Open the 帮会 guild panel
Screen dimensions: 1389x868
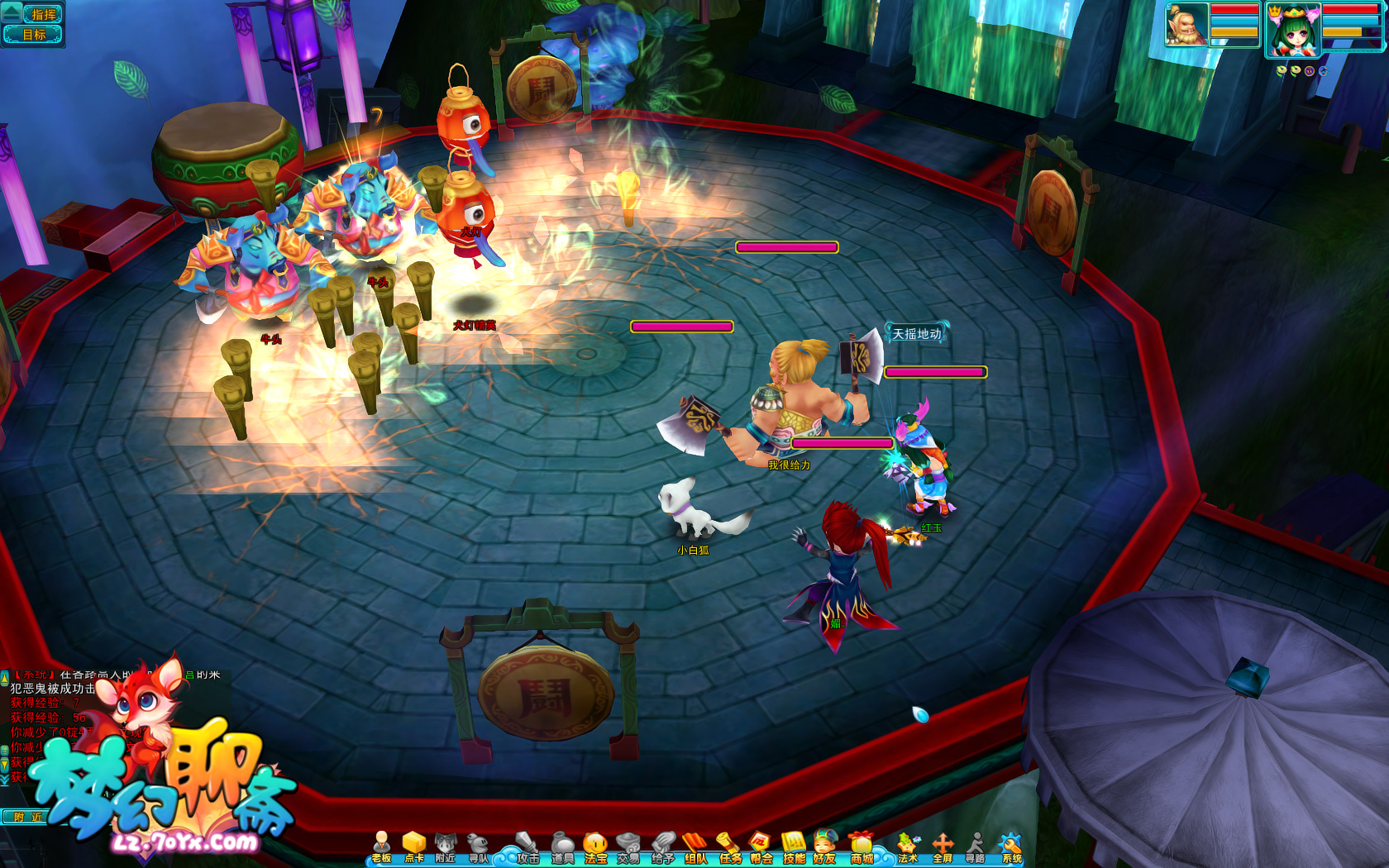click(x=761, y=848)
